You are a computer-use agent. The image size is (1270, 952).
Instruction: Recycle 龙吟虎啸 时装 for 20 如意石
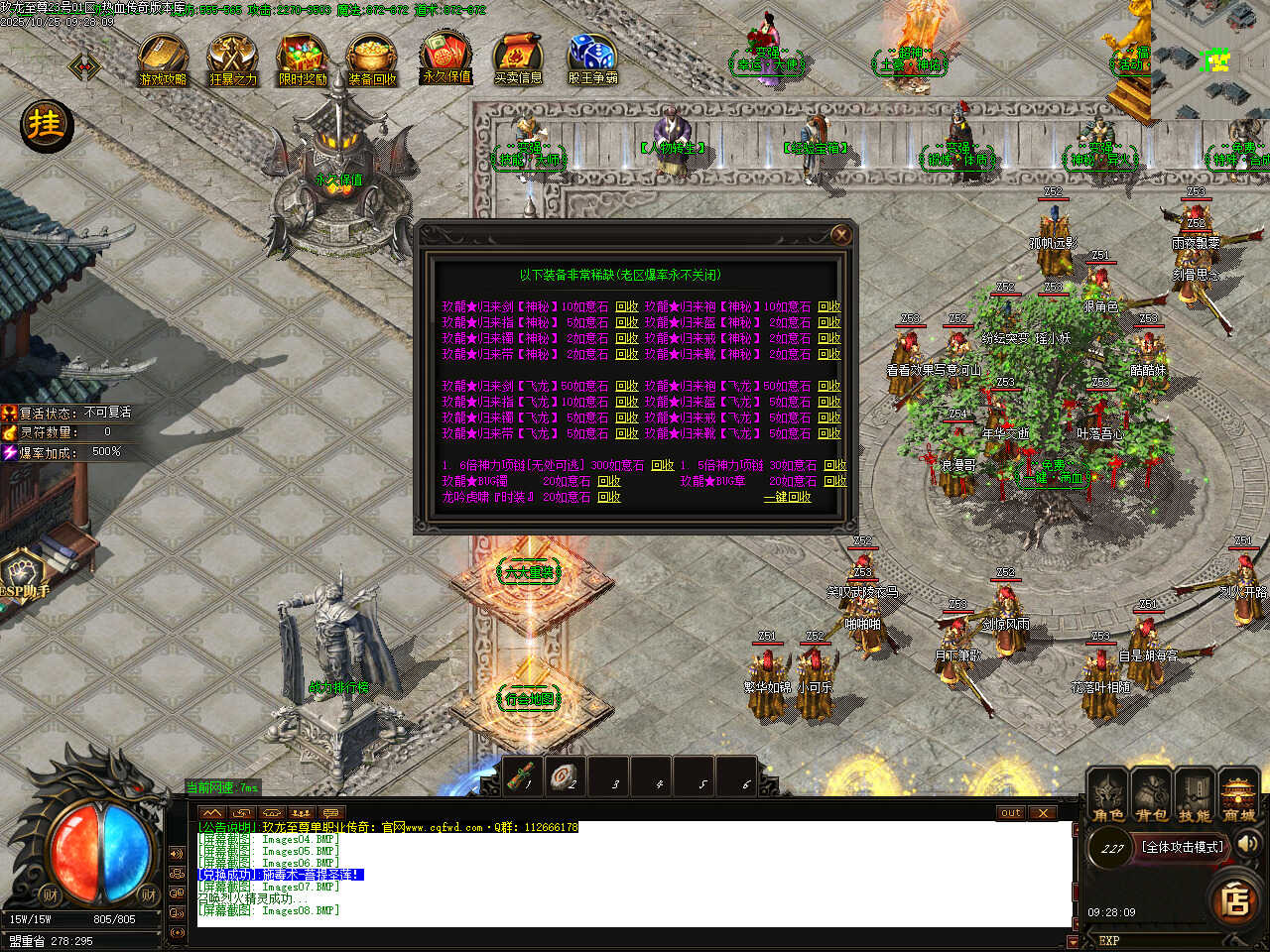[609, 497]
